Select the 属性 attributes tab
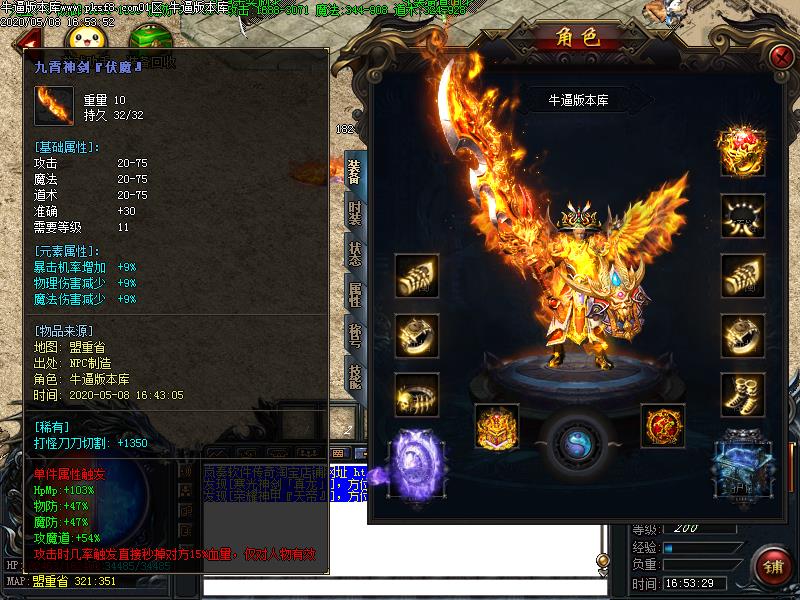The height and width of the screenshot is (600, 800). tap(354, 295)
